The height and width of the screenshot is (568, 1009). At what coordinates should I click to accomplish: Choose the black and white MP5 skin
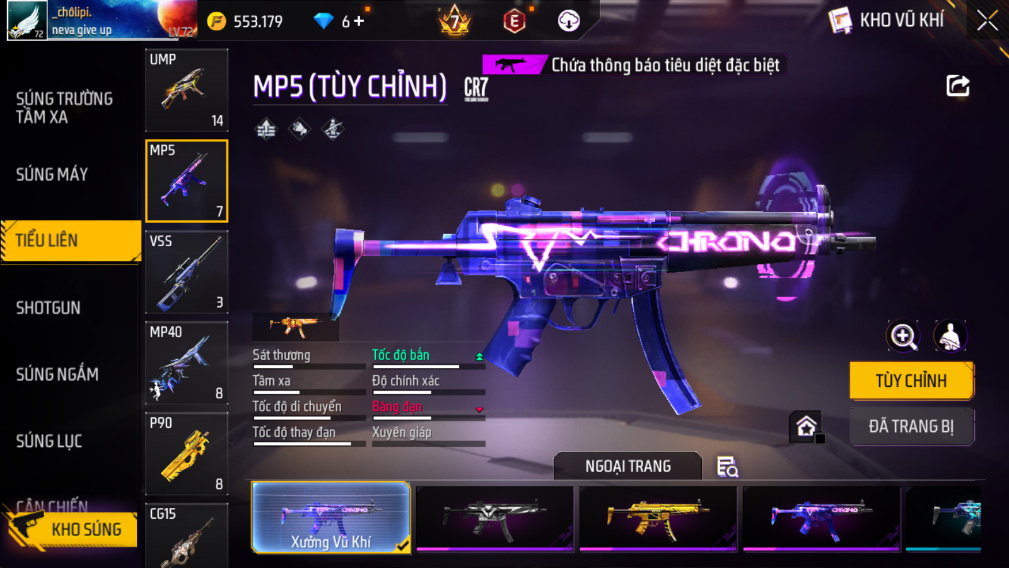click(494, 517)
